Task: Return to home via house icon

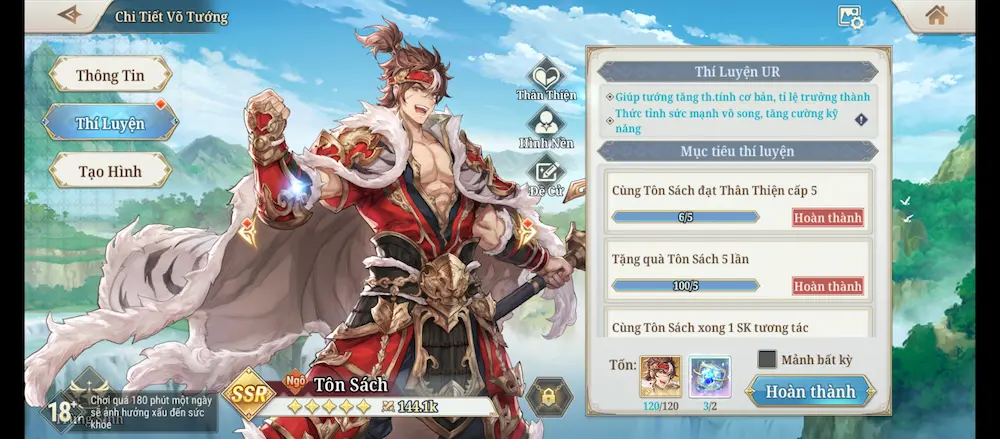Action: (936, 16)
